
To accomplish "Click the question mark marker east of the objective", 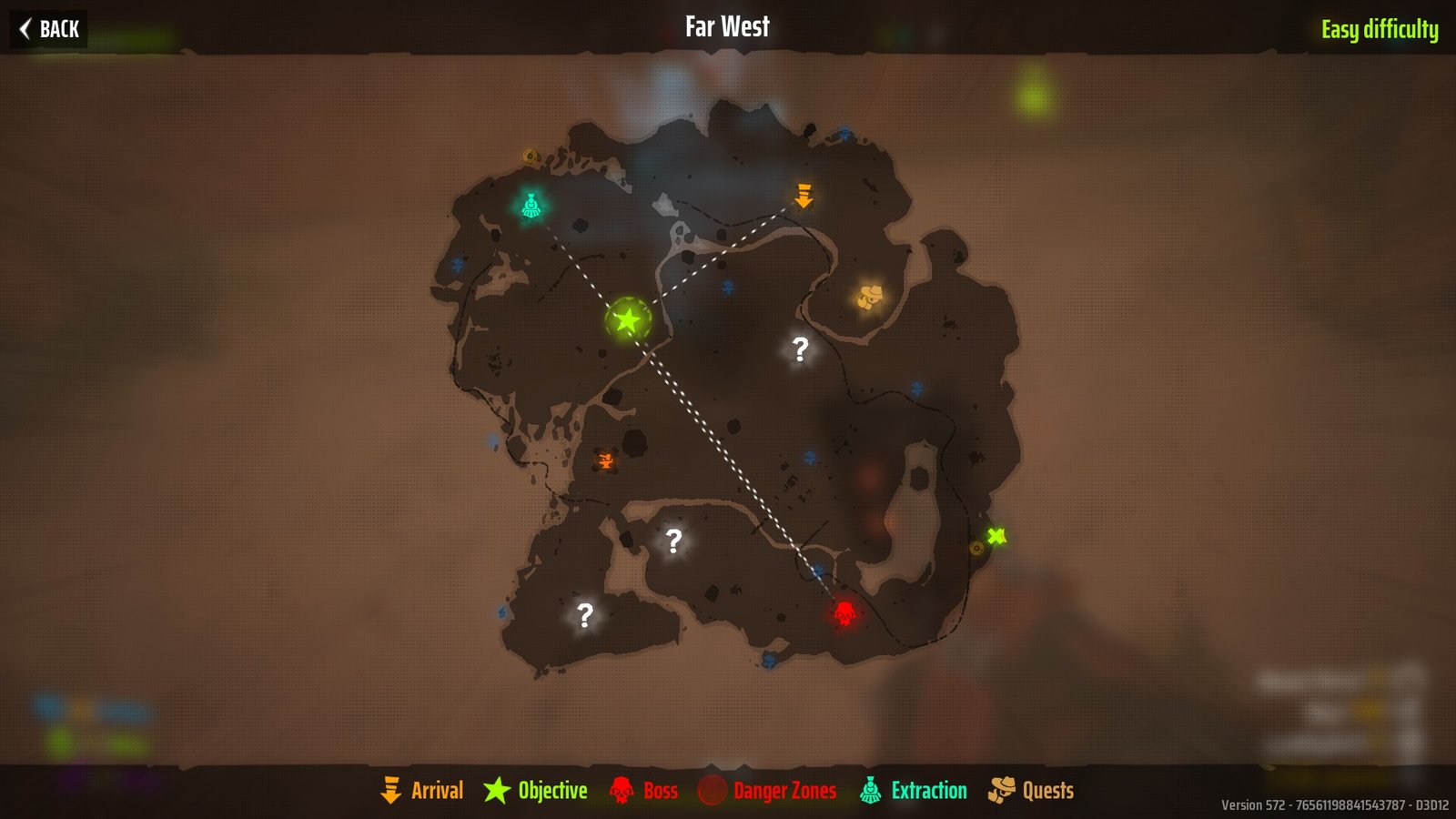I will click(x=799, y=347).
